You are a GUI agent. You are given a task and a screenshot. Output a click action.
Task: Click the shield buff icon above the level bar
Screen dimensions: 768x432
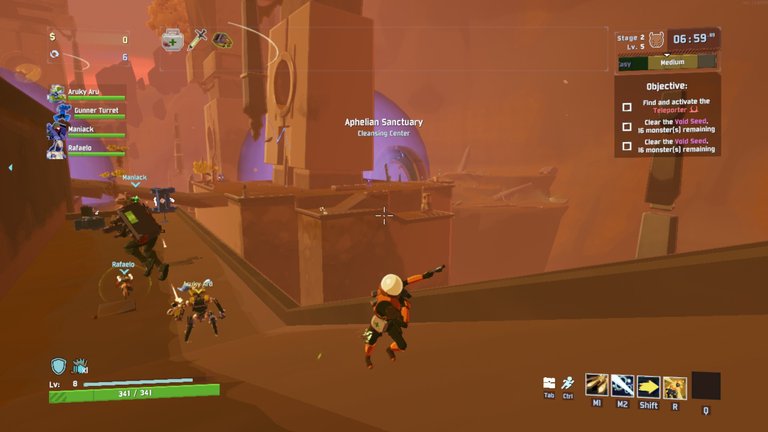point(59,366)
